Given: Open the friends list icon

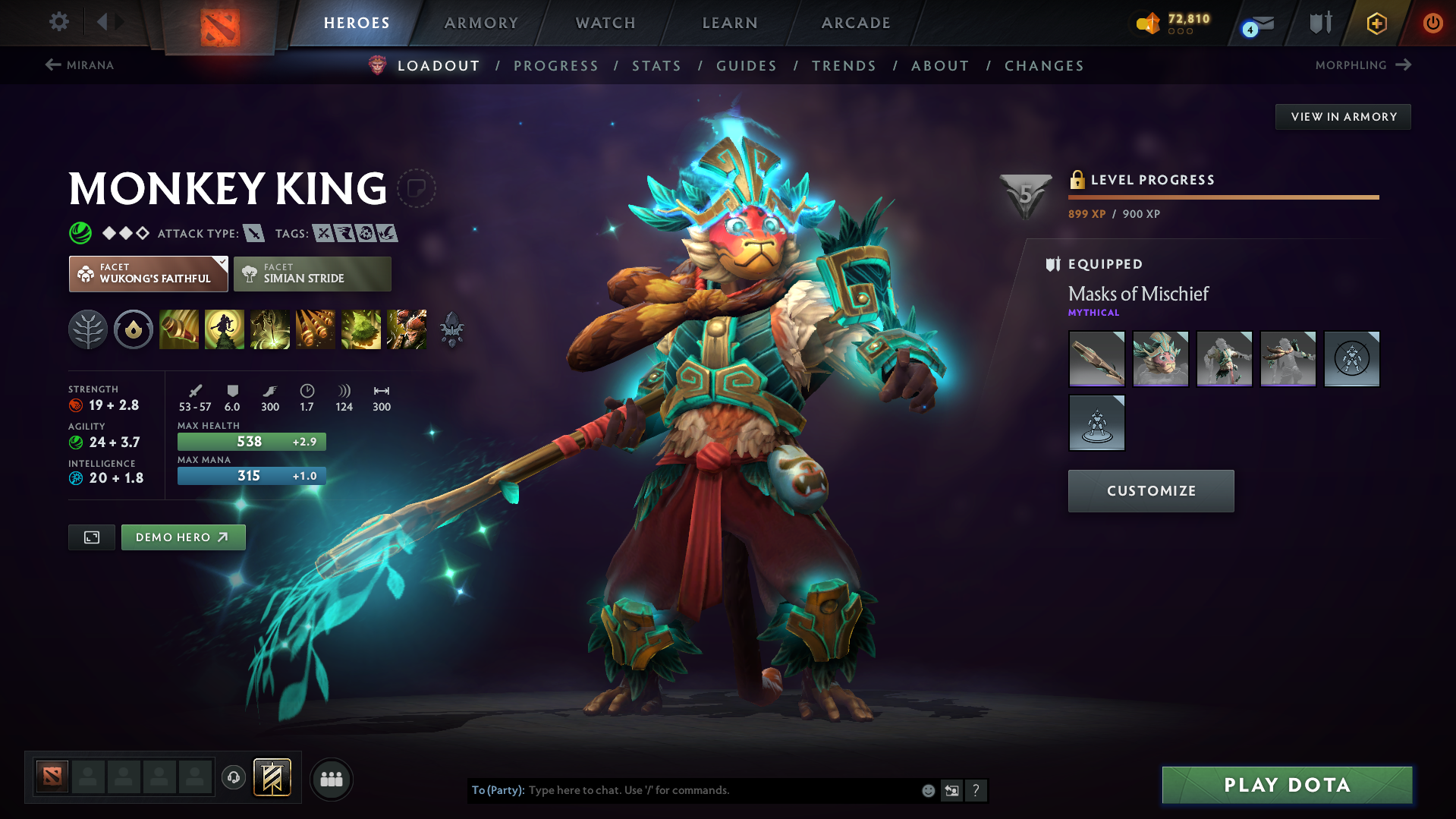Looking at the screenshot, I should pos(332,779).
